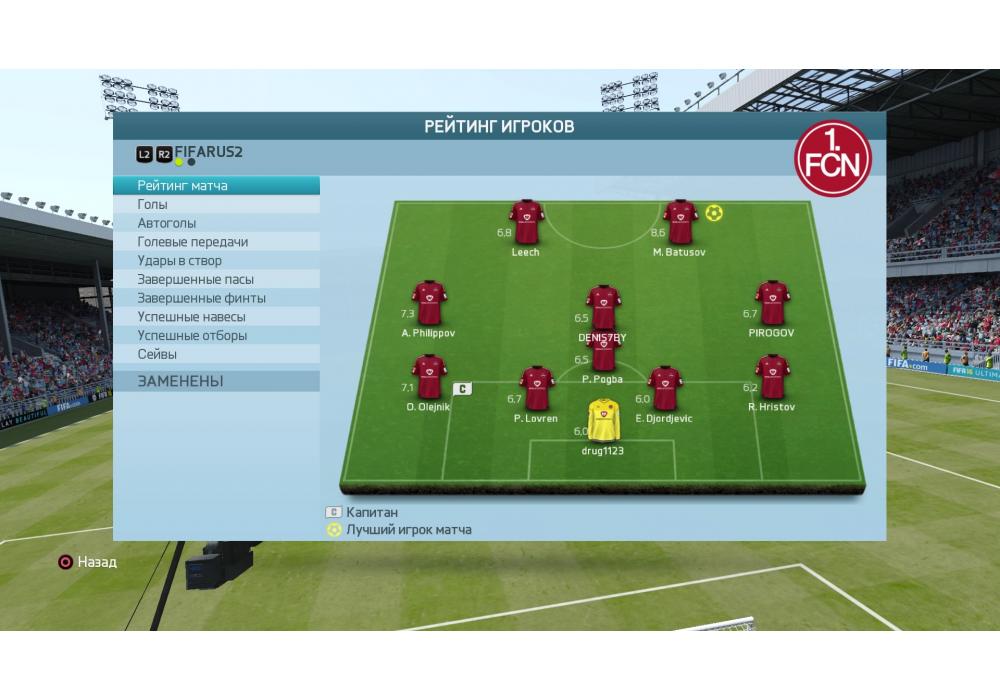Screen dimensions: 1000x700
Task: Select A. Philippov's shirt
Action: 428,303
